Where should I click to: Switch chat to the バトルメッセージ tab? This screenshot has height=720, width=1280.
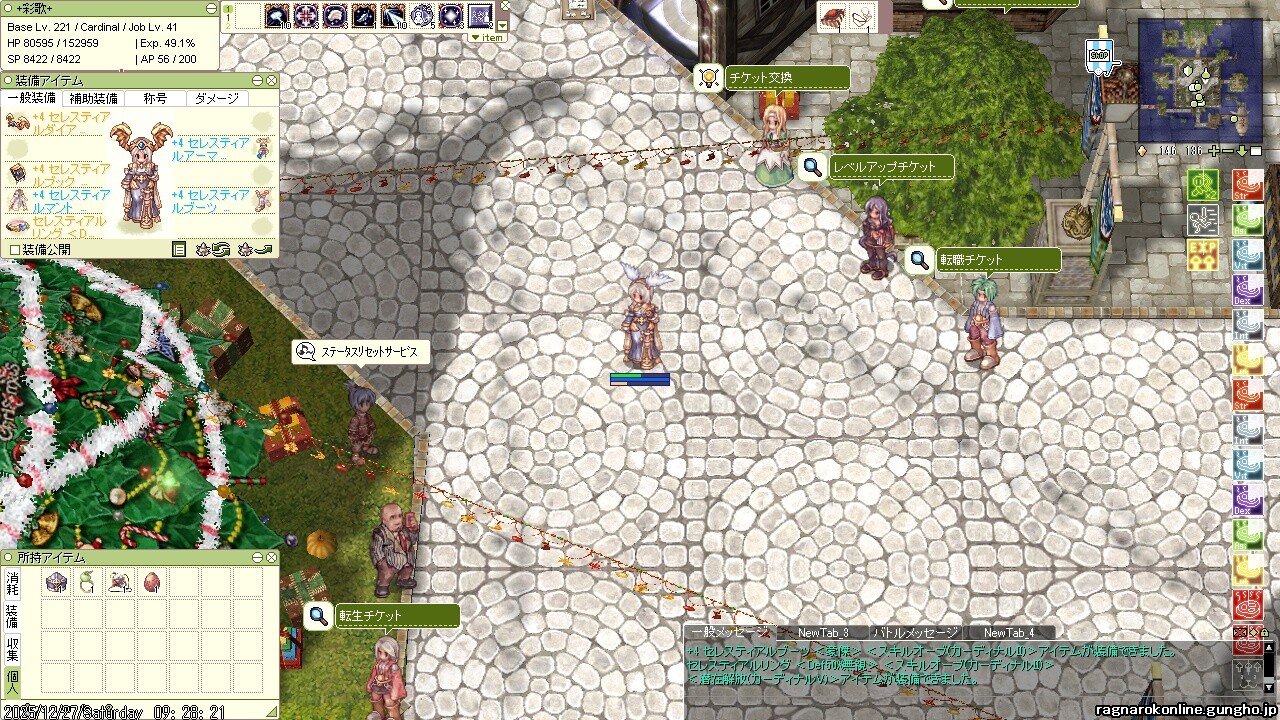point(915,632)
